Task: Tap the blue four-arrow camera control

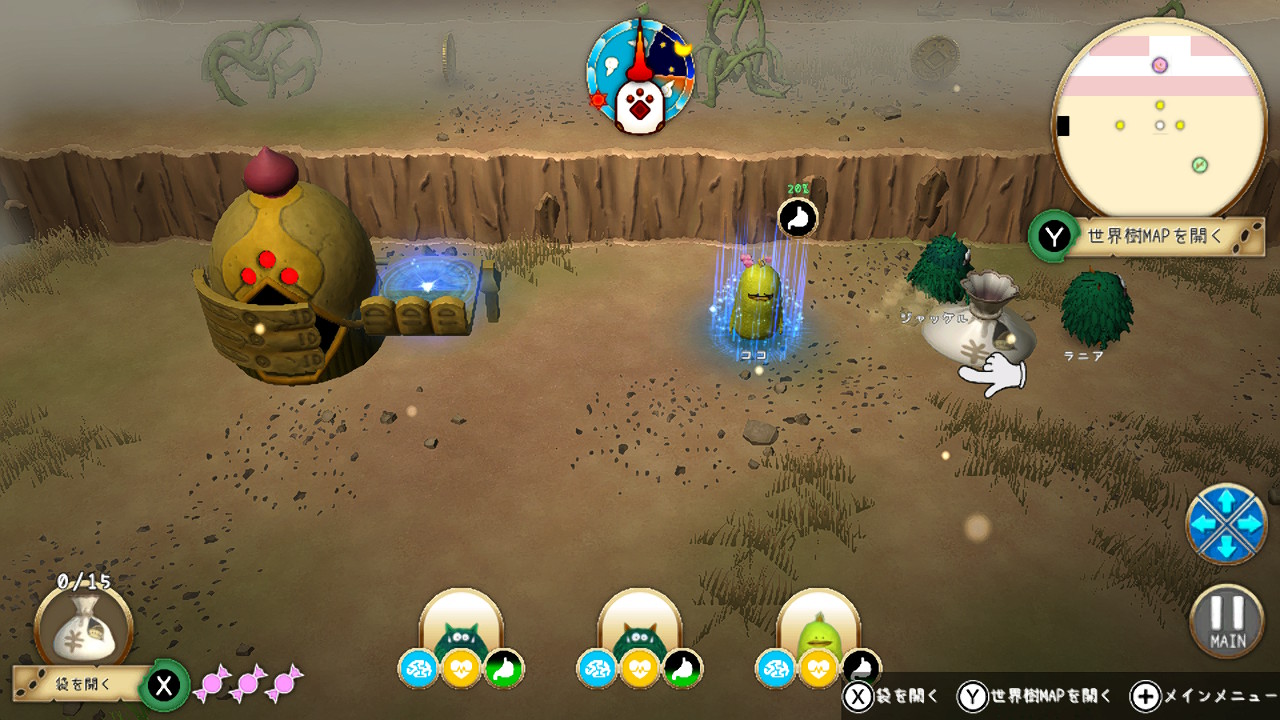Action: click(x=1226, y=523)
